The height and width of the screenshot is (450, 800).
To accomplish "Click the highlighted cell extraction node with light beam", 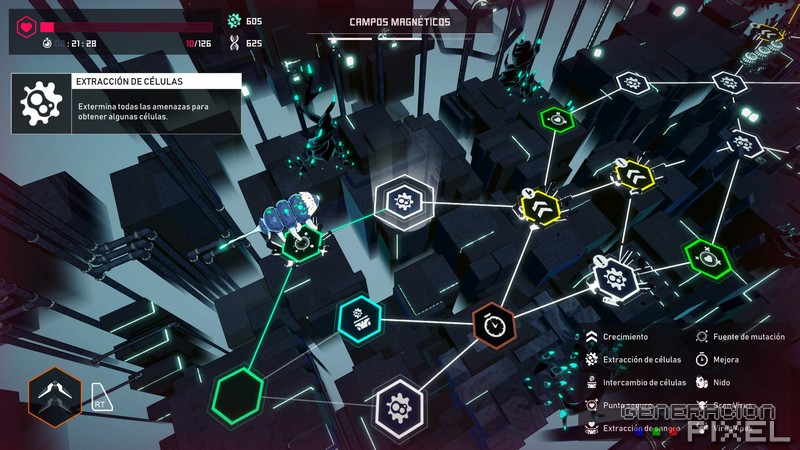I will tap(400, 200).
